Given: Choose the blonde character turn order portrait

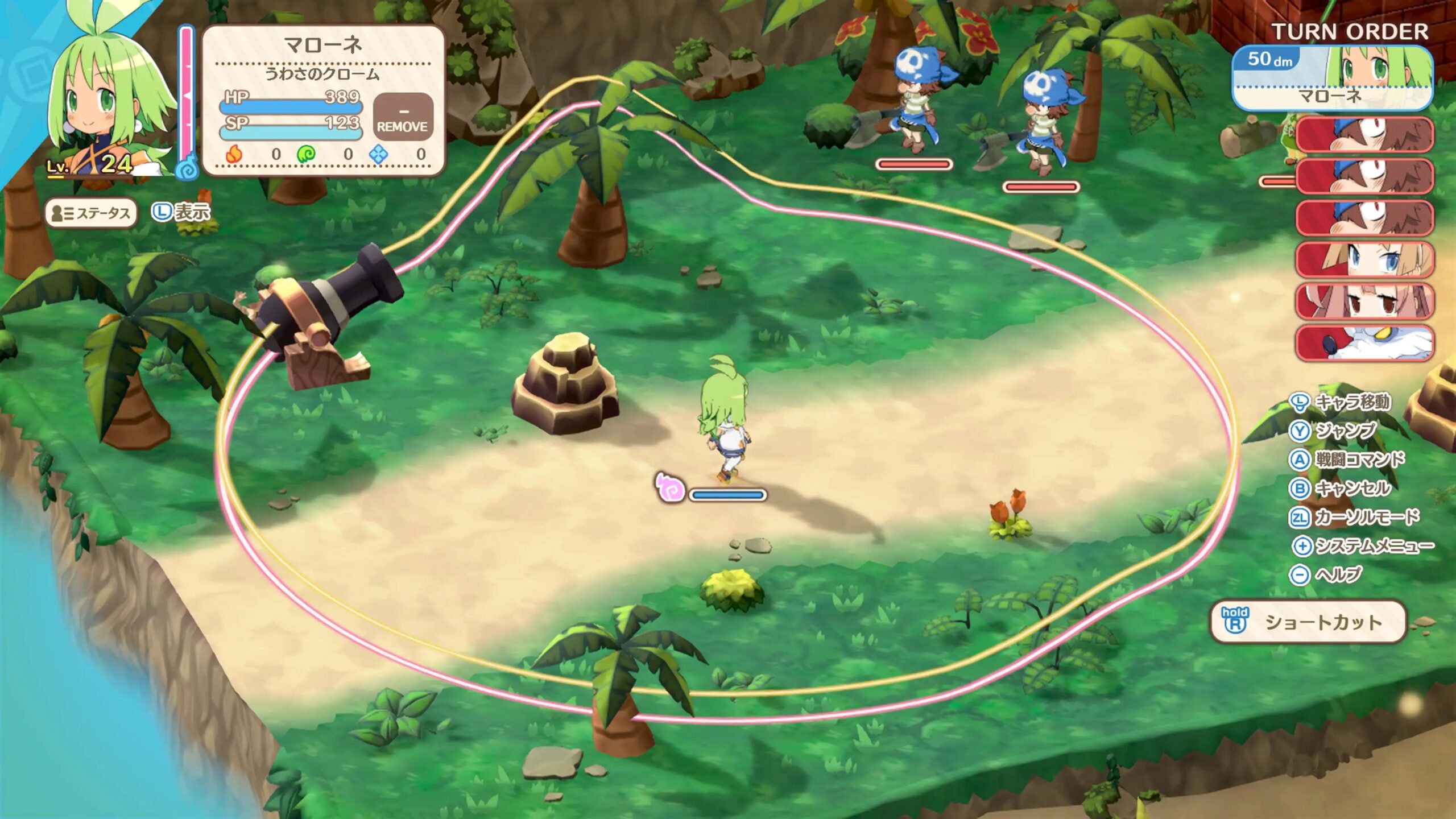Looking at the screenshot, I should pyautogui.click(x=1364, y=259).
